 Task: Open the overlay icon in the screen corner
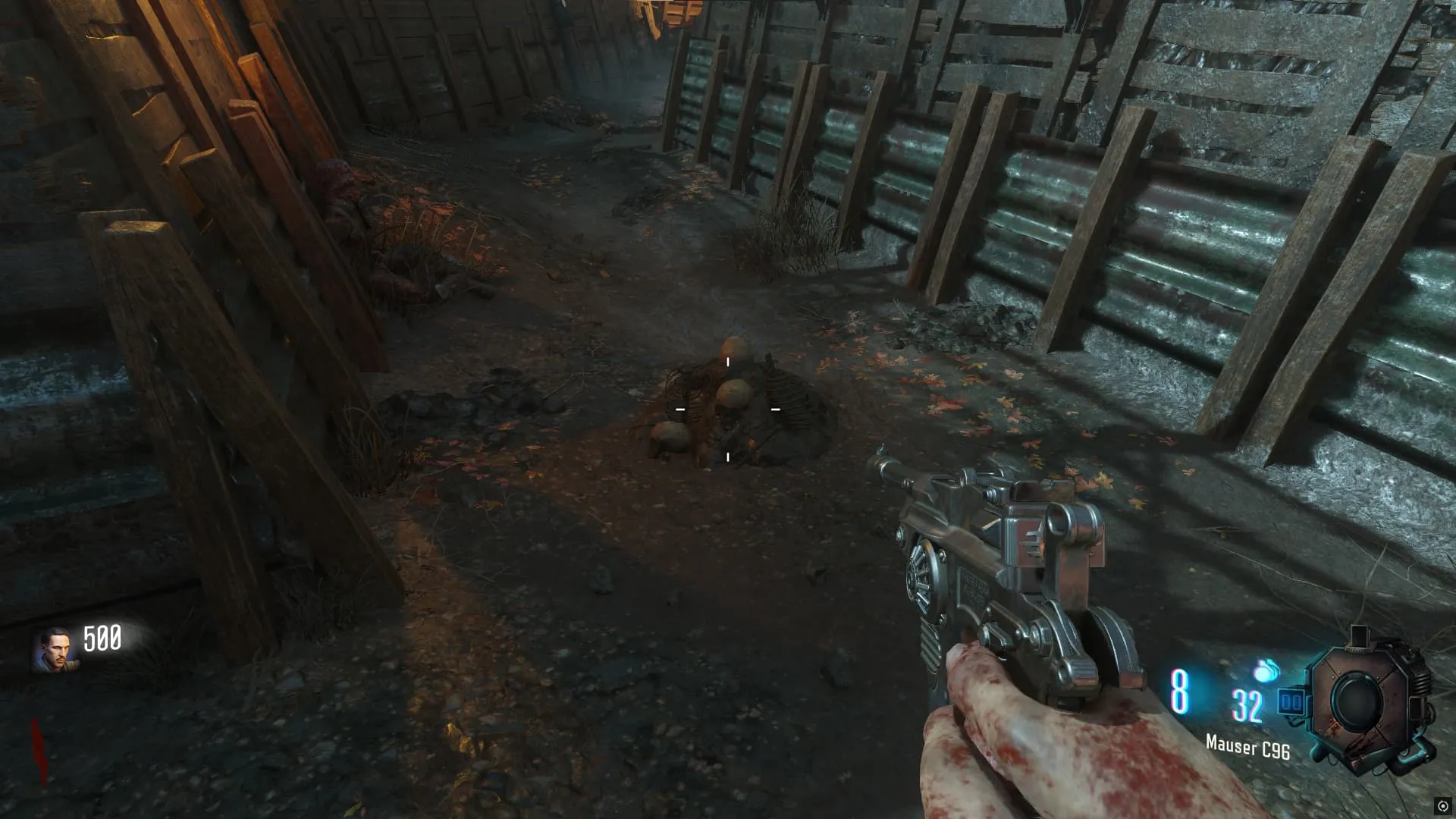[1442, 806]
